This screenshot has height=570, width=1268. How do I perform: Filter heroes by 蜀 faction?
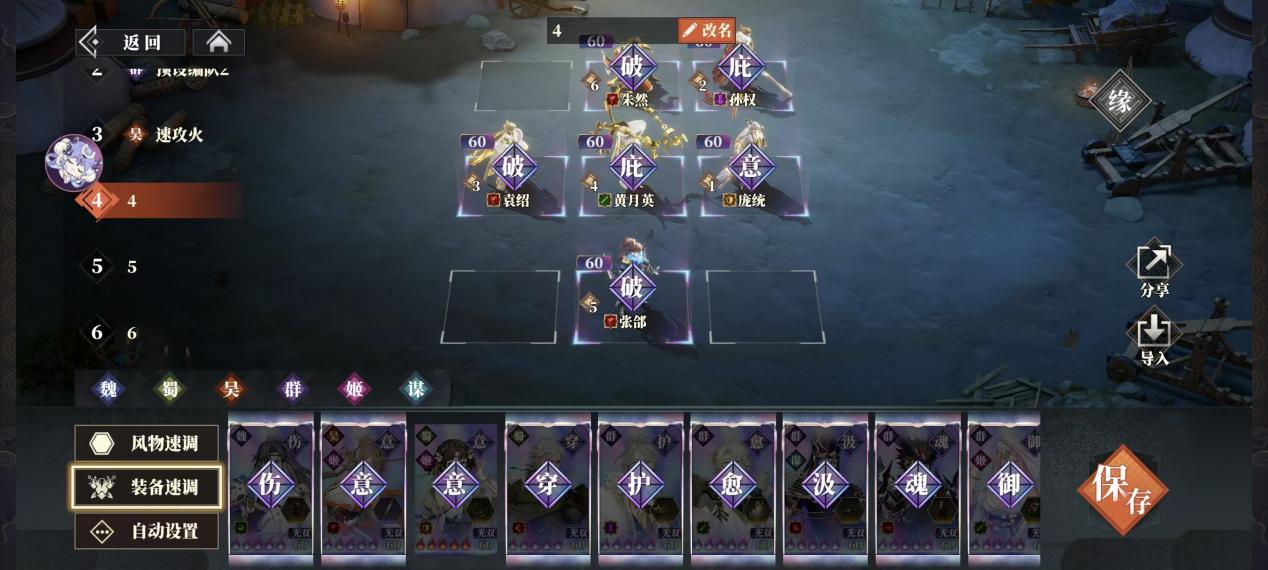pos(170,388)
